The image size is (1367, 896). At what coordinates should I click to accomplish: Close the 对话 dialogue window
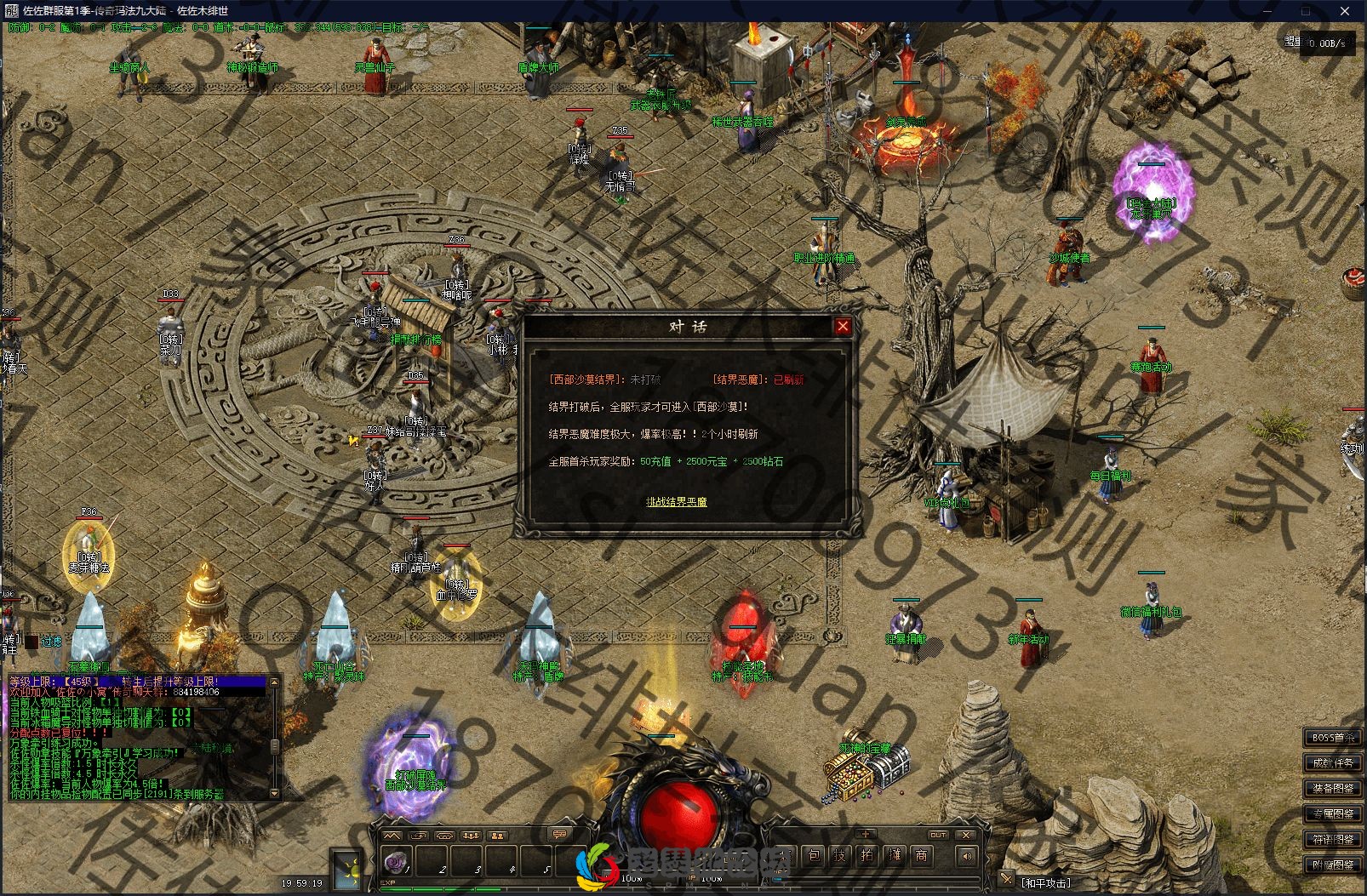[x=843, y=326]
